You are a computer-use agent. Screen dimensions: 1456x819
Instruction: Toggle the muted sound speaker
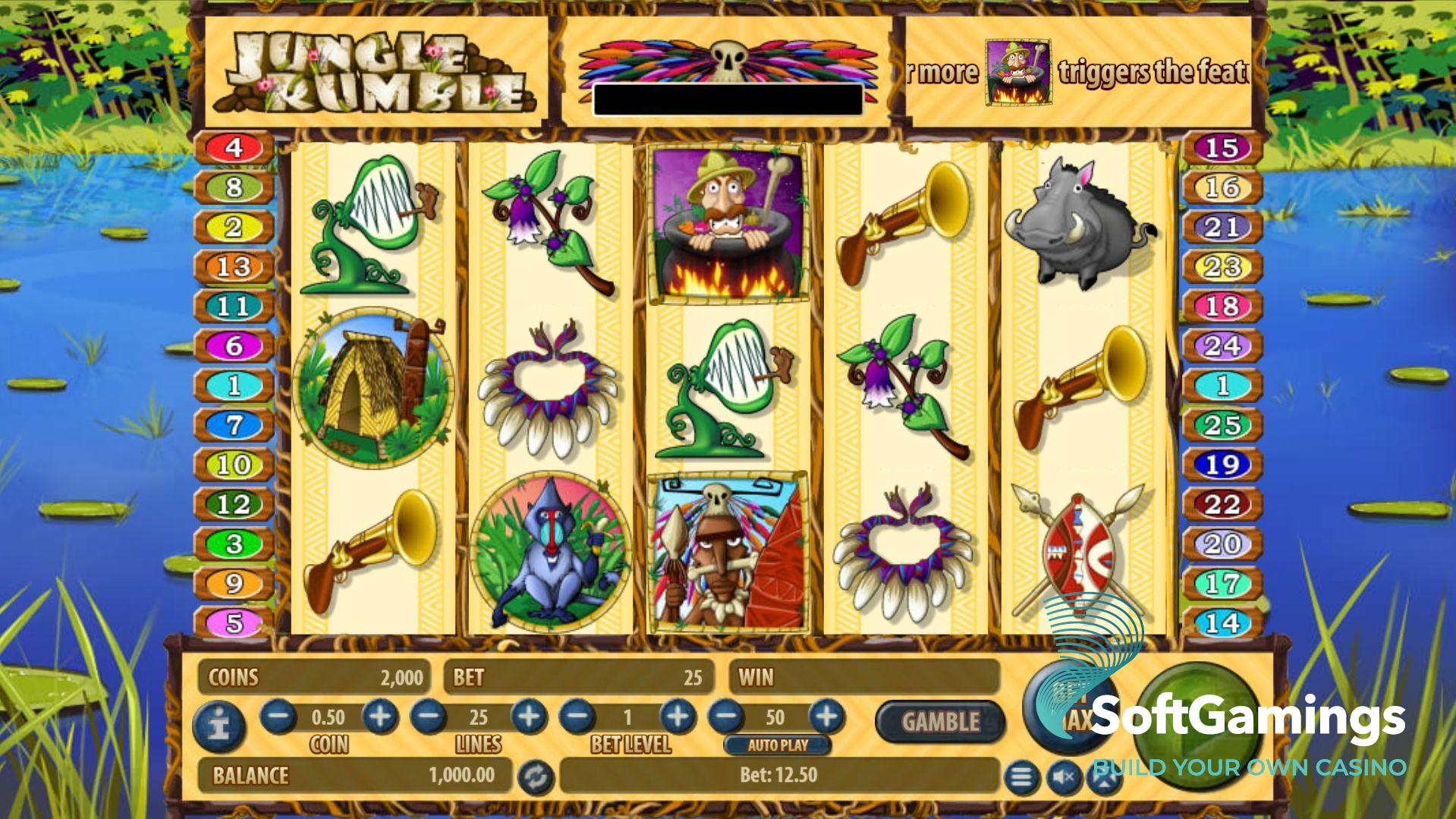pyautogui.click(x=1063, y=777)
